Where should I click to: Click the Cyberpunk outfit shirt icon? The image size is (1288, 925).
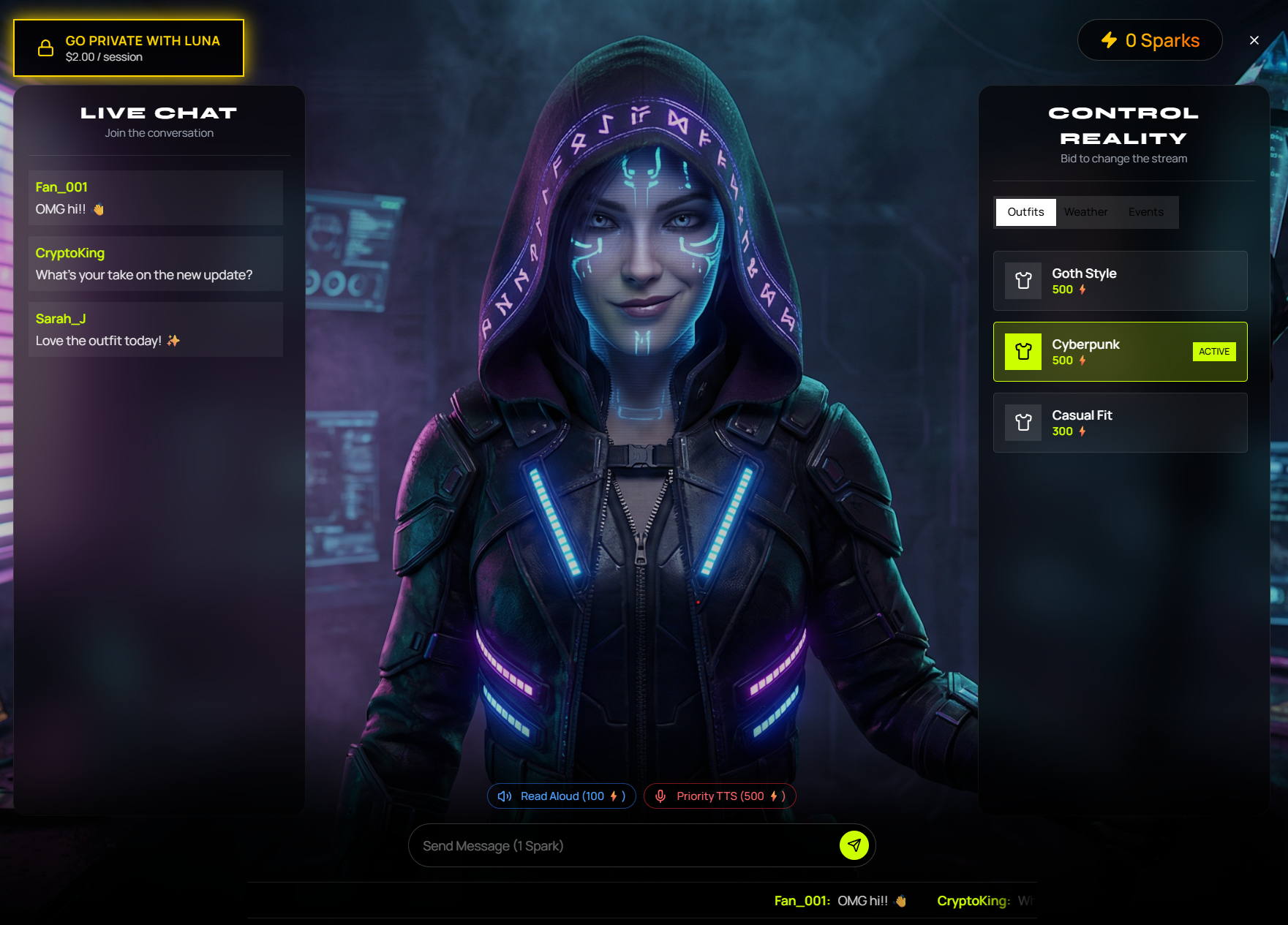pos(1023,352)
